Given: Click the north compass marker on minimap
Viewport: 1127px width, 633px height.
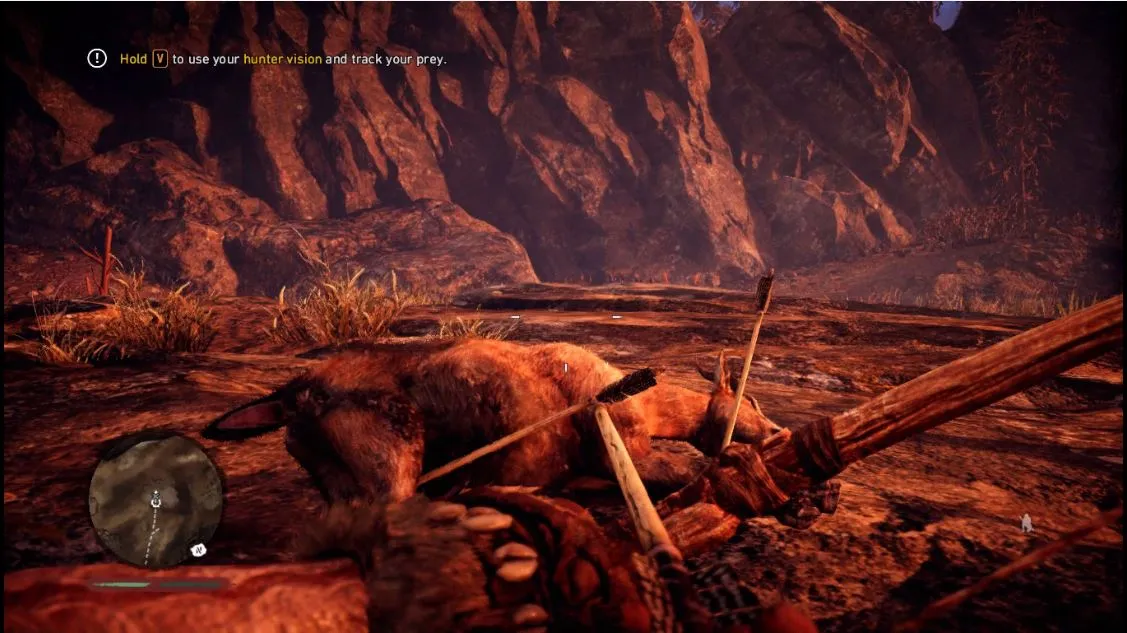Looking at the screenshot, I should (198, 549).
